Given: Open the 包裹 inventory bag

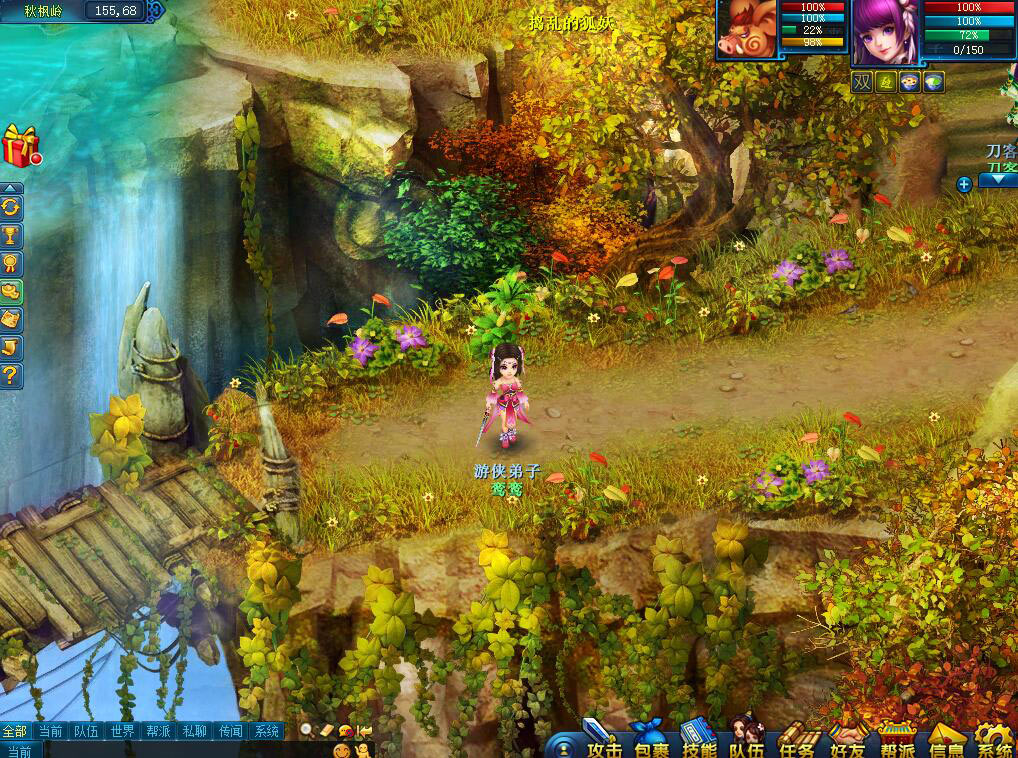Looking at the screenshot, I should click(650, 741).
